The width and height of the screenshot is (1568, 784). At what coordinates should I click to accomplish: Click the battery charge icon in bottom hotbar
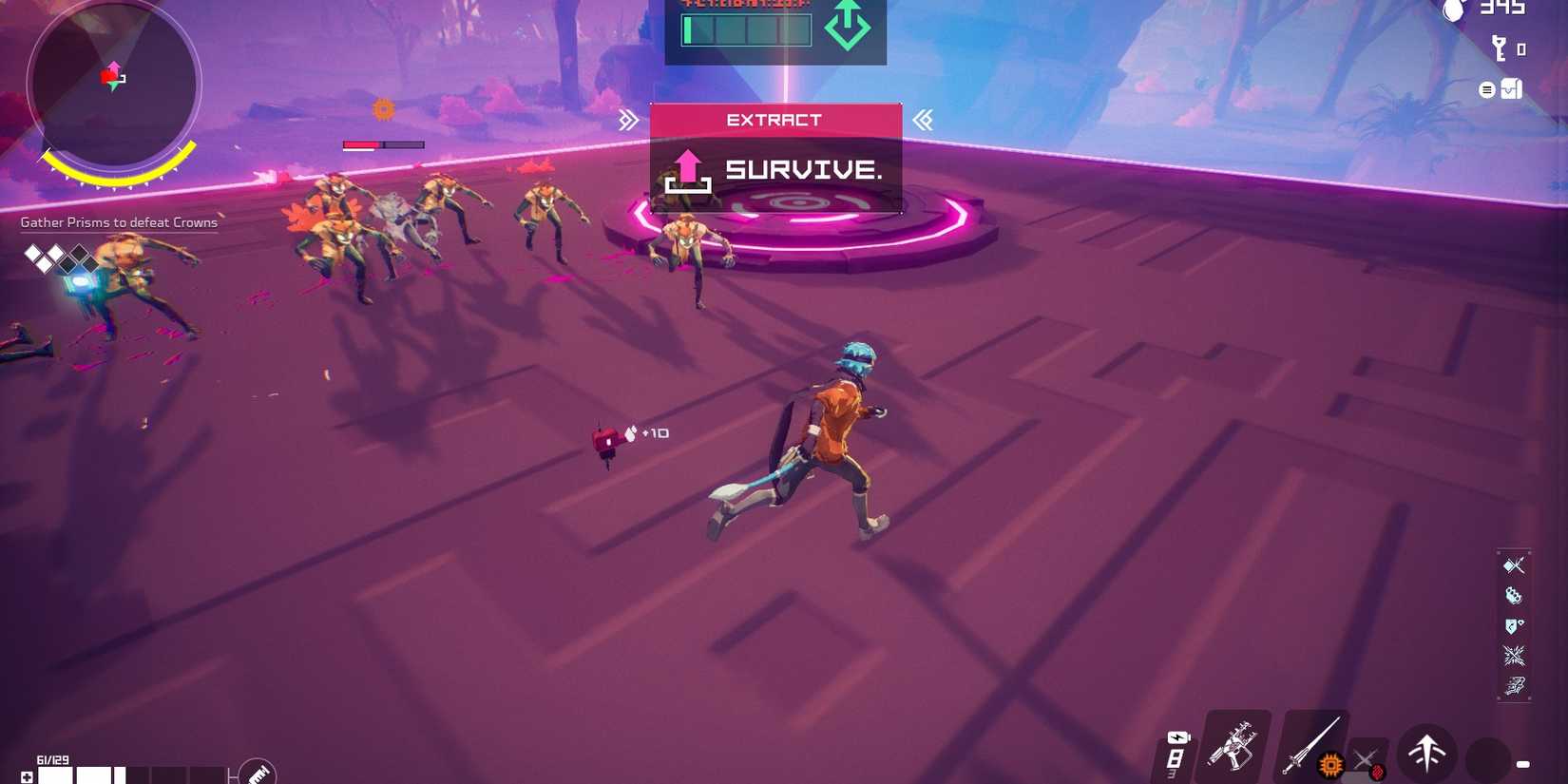pyautogui.click(x=1178, y=736)
